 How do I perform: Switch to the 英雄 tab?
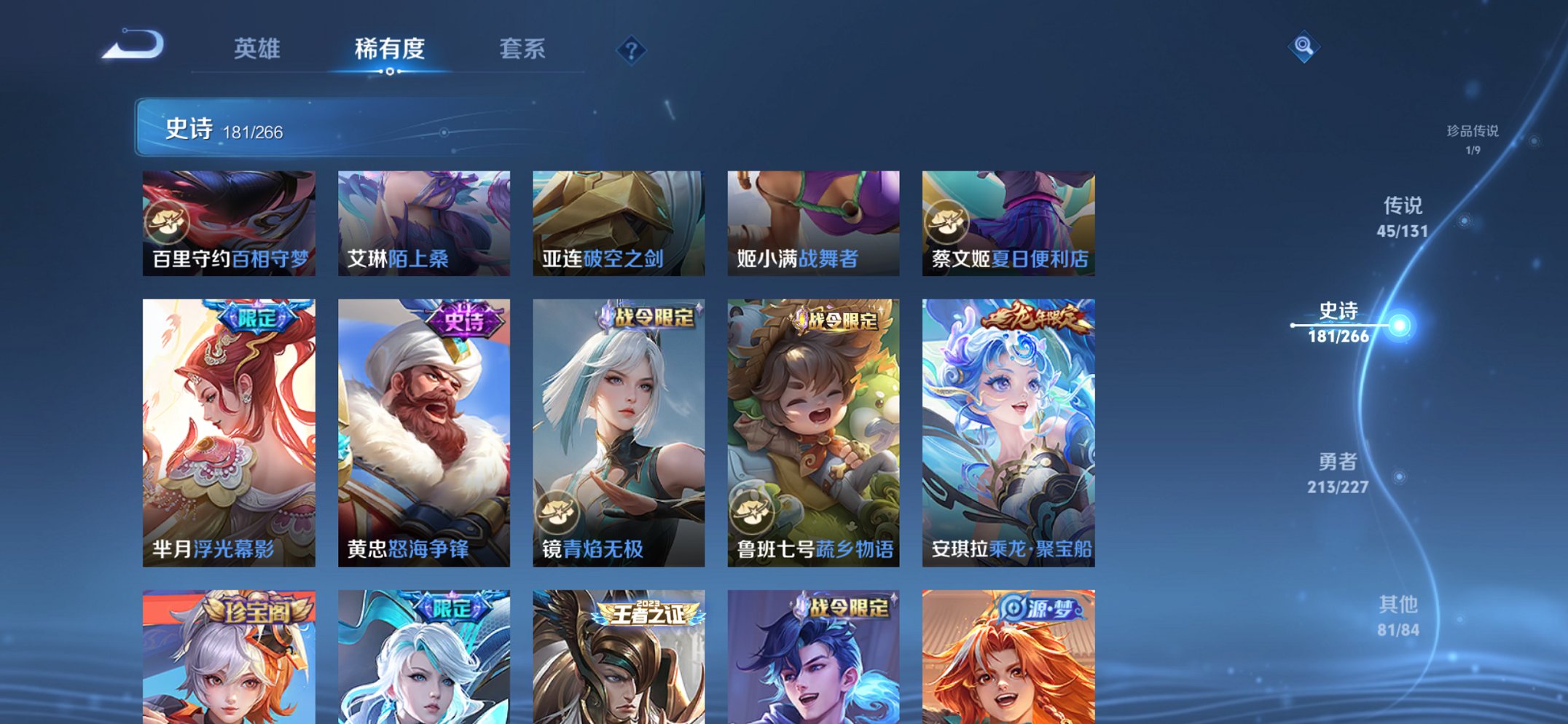(256, 49)
